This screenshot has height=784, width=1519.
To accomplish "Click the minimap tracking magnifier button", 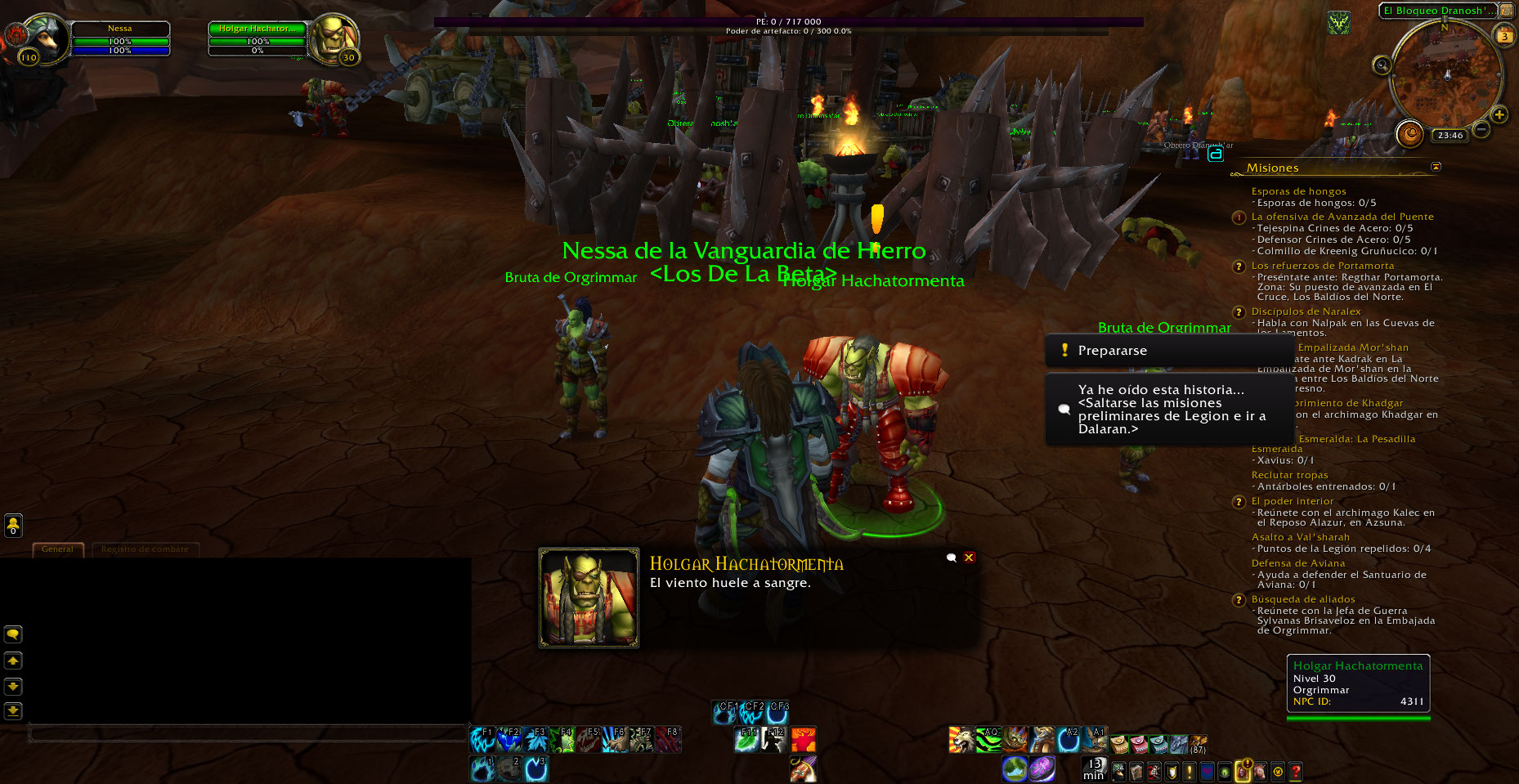I will pyautogui.click(x=1382, y=65).
